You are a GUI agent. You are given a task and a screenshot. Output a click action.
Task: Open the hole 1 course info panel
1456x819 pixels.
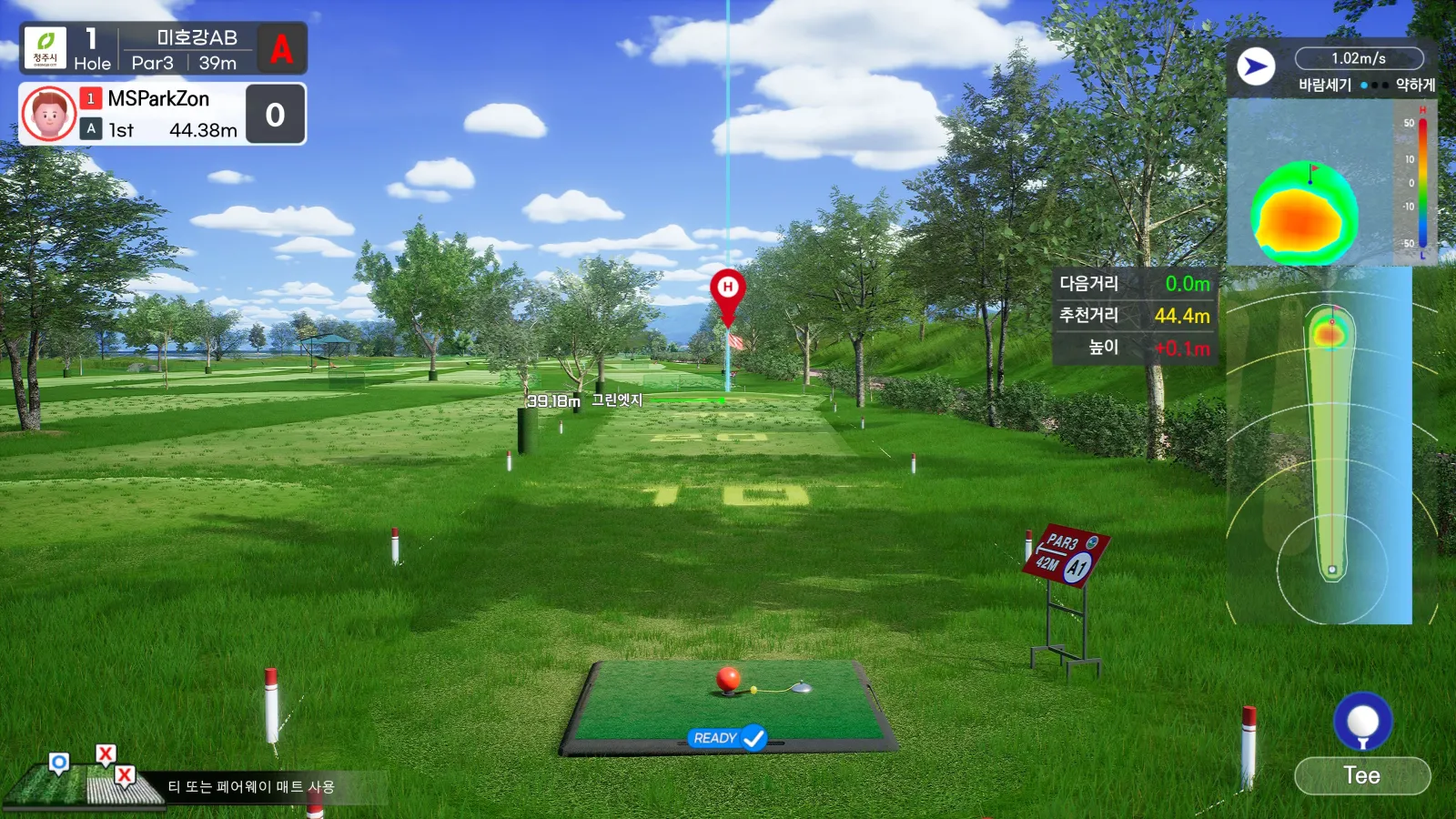click(x=163, y=49)
